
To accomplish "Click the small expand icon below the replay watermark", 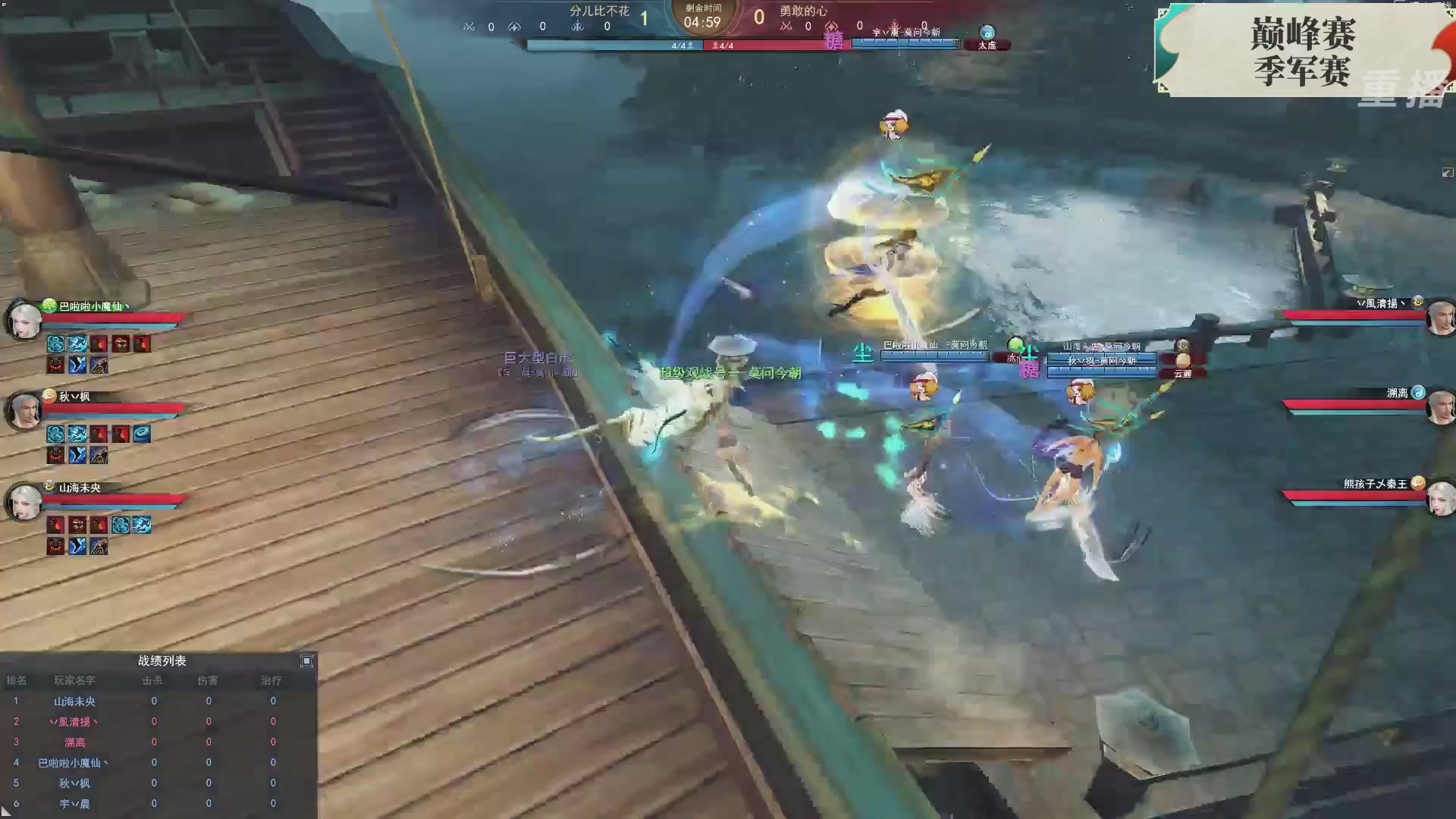I will click(1448, 172).
